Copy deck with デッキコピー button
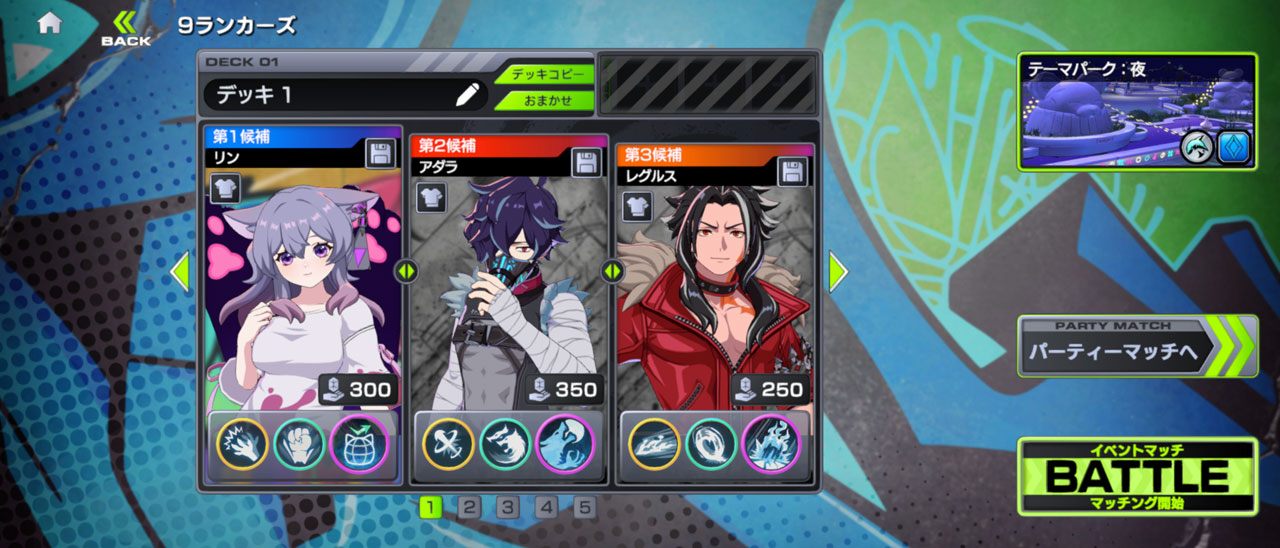Viewport: 1280px width, 548px height. [545, 74]
